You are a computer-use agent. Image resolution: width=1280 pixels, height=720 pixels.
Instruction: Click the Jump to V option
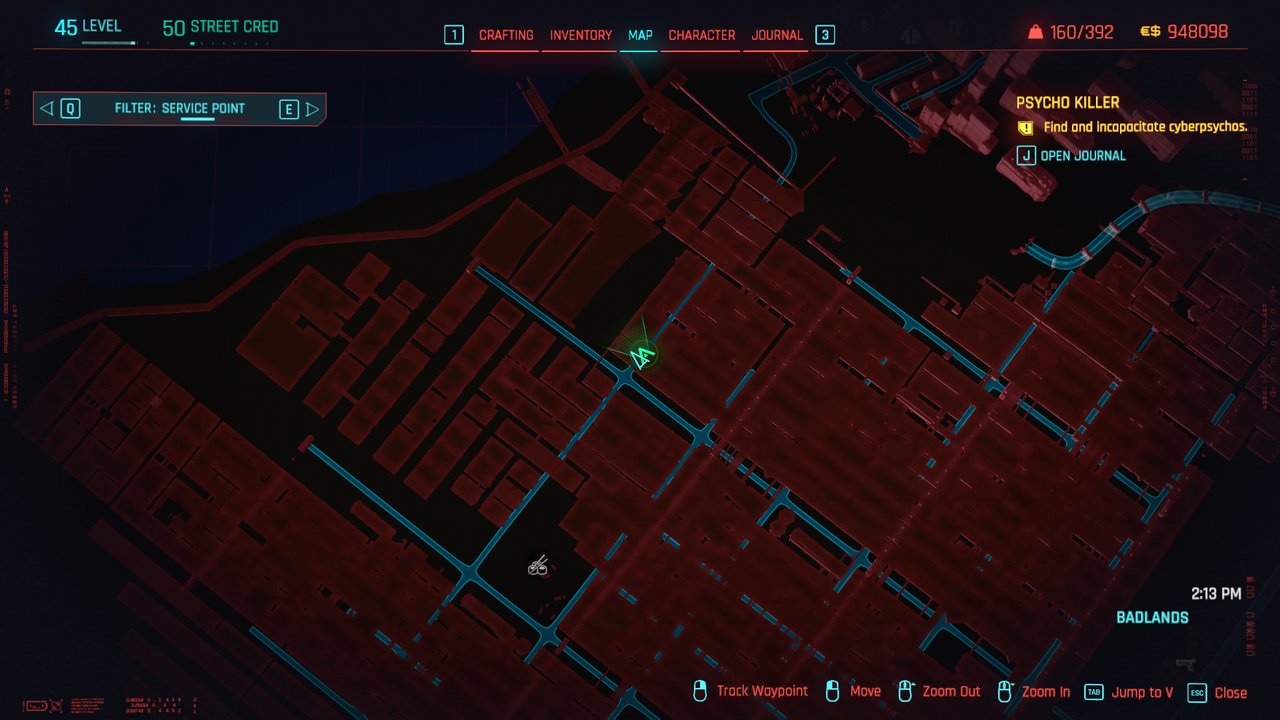point(1142,692)
